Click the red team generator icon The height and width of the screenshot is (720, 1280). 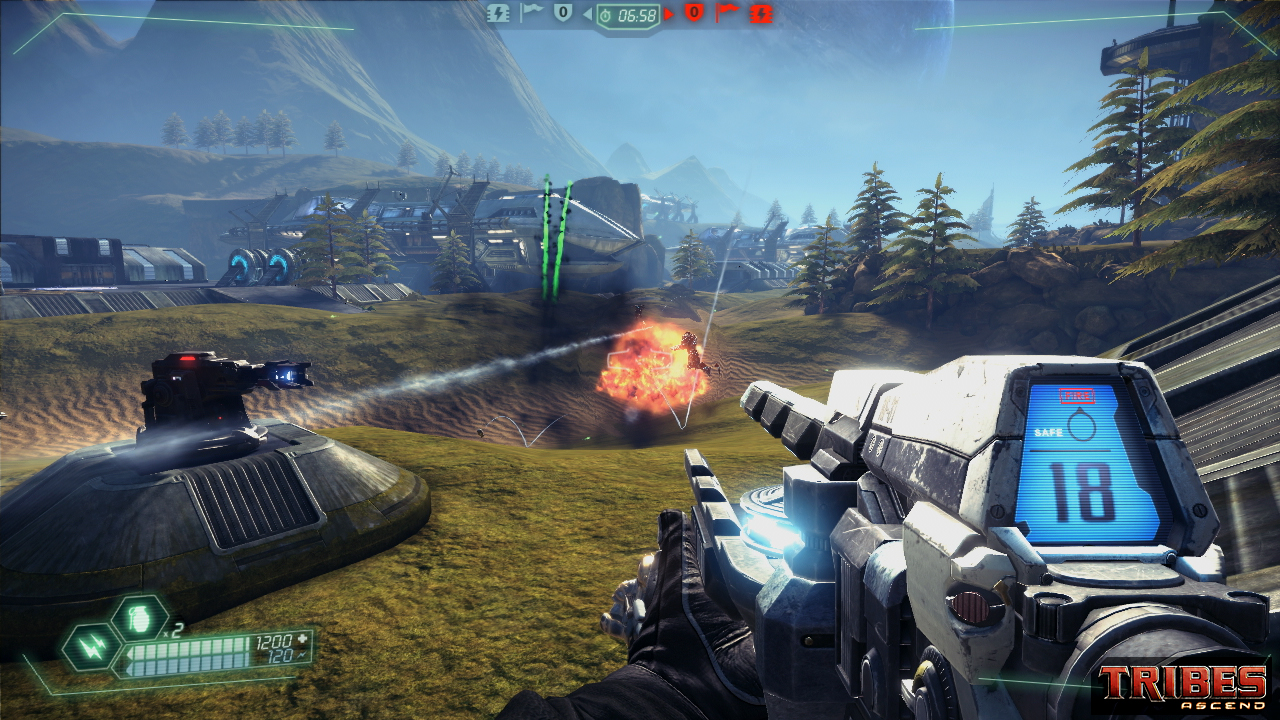tap(761, 14)
